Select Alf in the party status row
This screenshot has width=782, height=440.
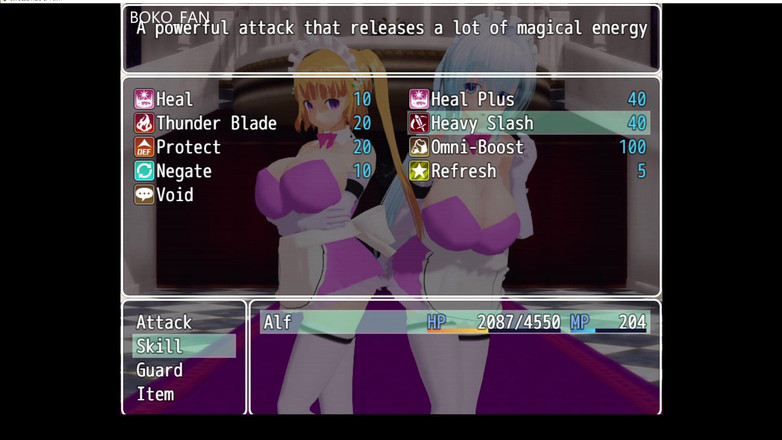tap(454, 322)
